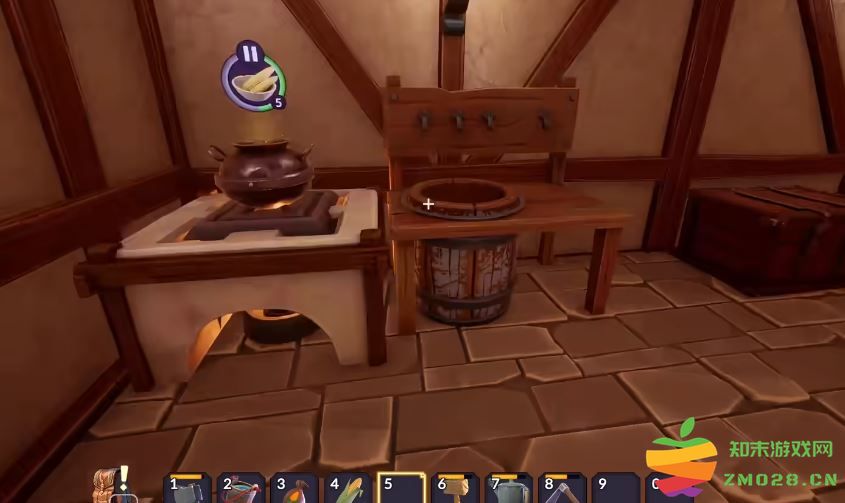Image resolution: width=845 pixels, height=503 pixels.
Task: Click the paused cooking recipe bowl icon
Action: point(253,78)
